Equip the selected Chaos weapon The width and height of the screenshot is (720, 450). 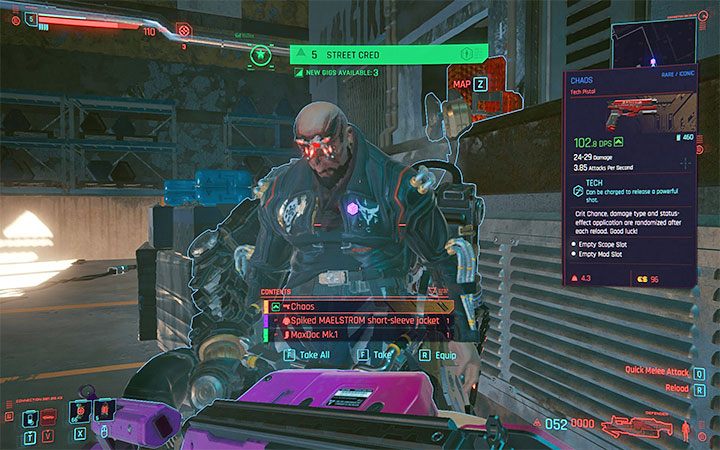pyautogui.click(x=431, y=354)
